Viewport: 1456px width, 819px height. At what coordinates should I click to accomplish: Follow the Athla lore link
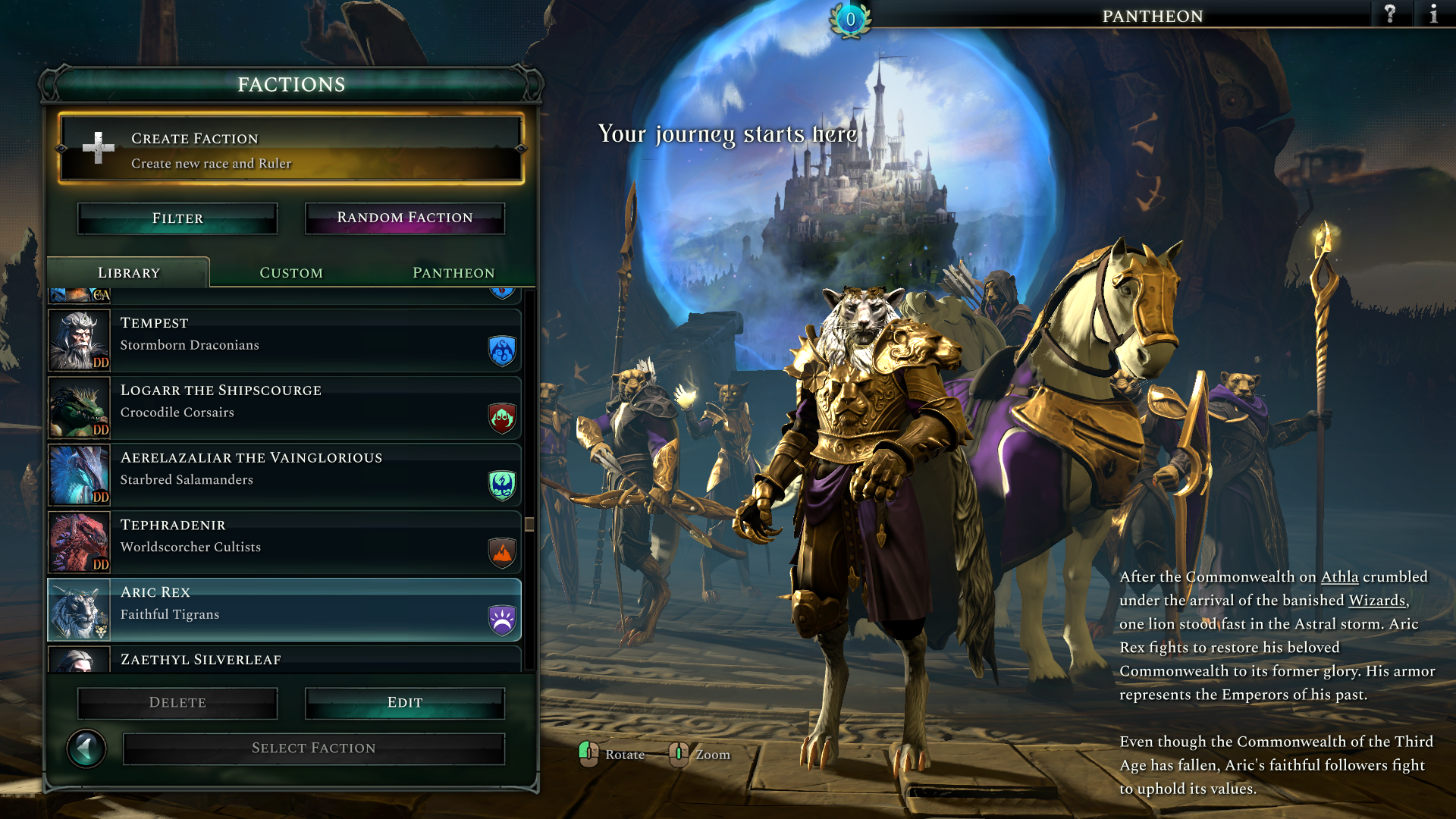[x=1339, y=577]
